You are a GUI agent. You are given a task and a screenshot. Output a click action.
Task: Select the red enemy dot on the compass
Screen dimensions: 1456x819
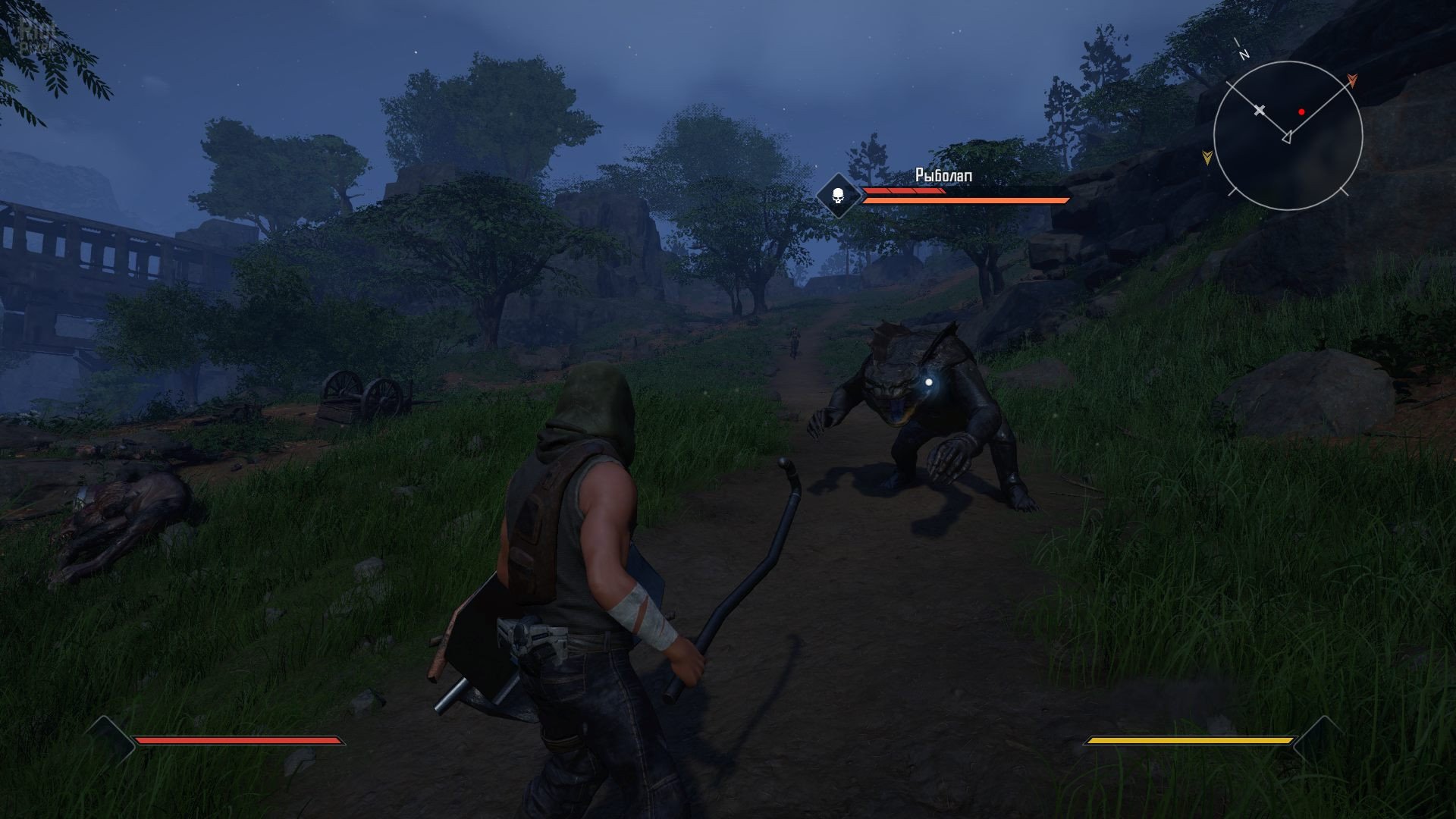point(1301,111)
